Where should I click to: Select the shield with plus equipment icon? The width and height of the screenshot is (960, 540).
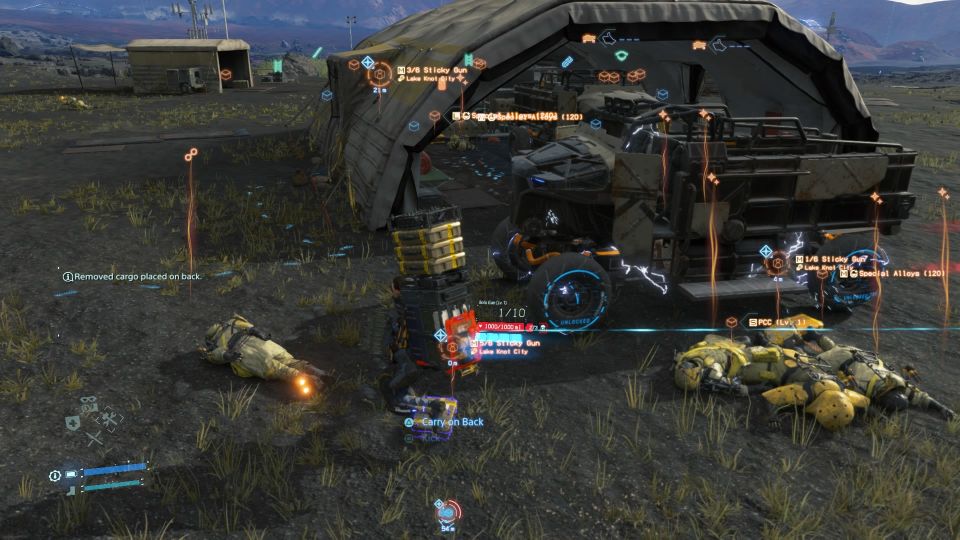click(74, 423)
